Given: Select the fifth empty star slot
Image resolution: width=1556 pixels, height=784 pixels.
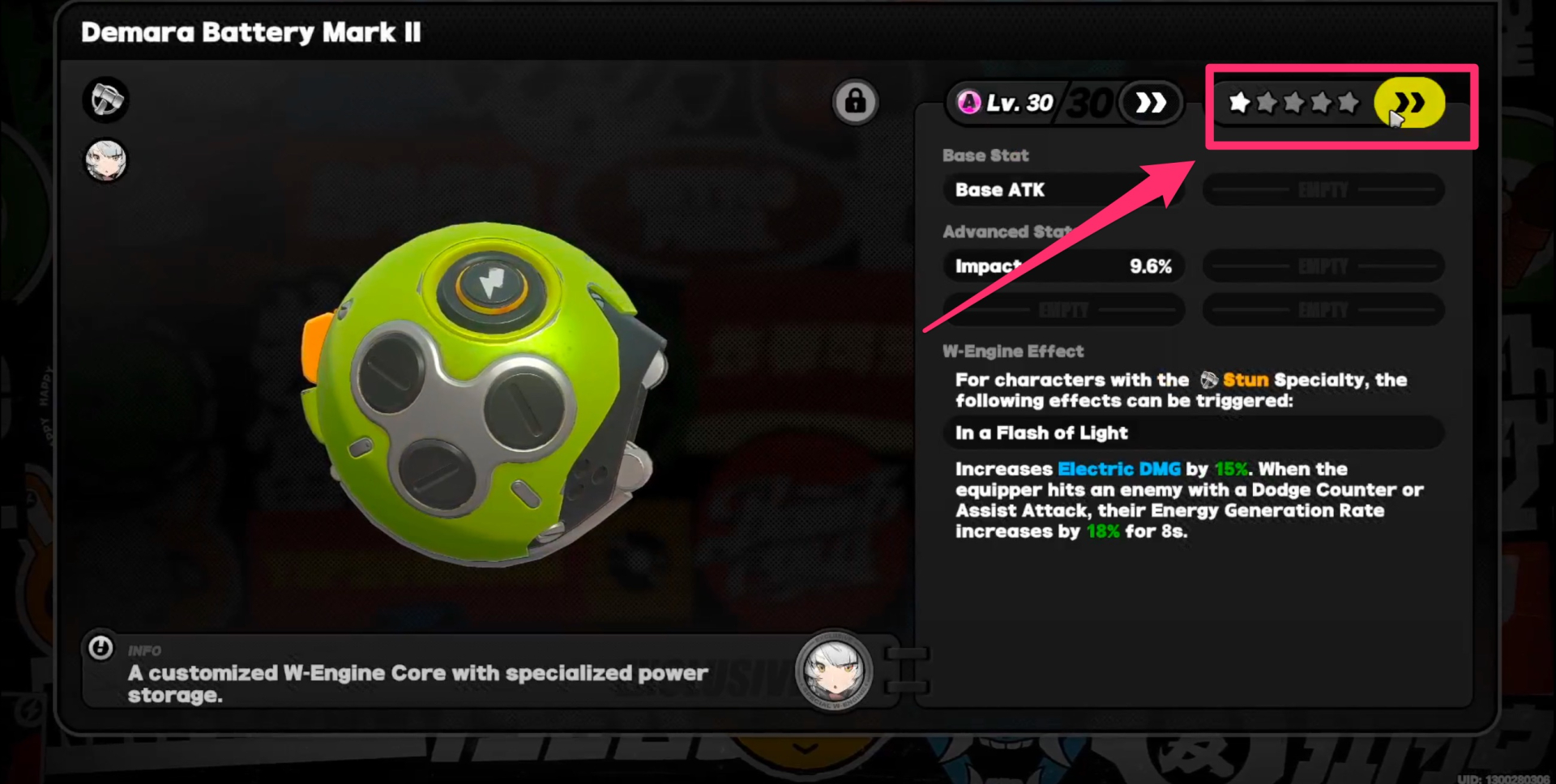Looking at the screenshot, I should pos(1349,104).
